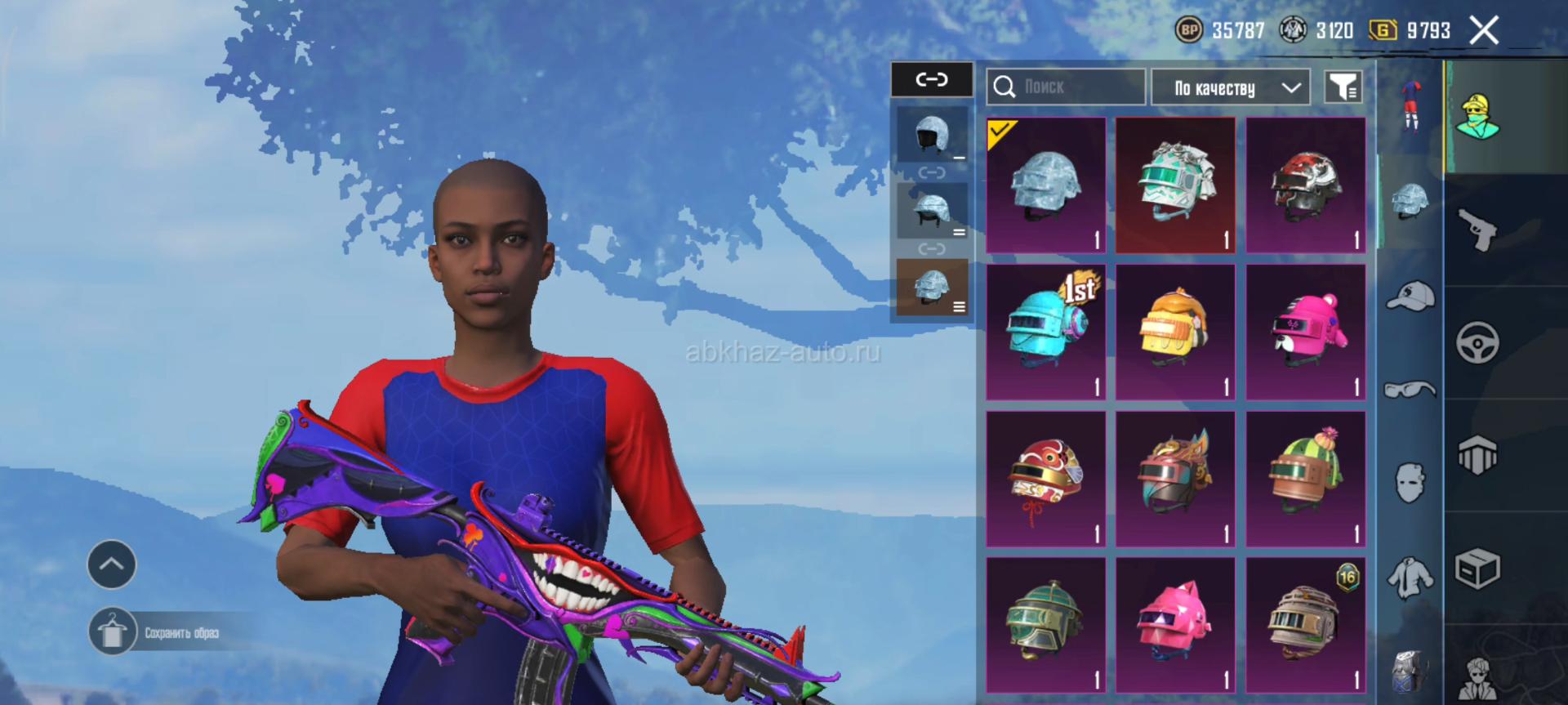This screenshot has width=1568, height=705.
Task: Click the search field labeled Поиск
Action: pos(1066,87)
